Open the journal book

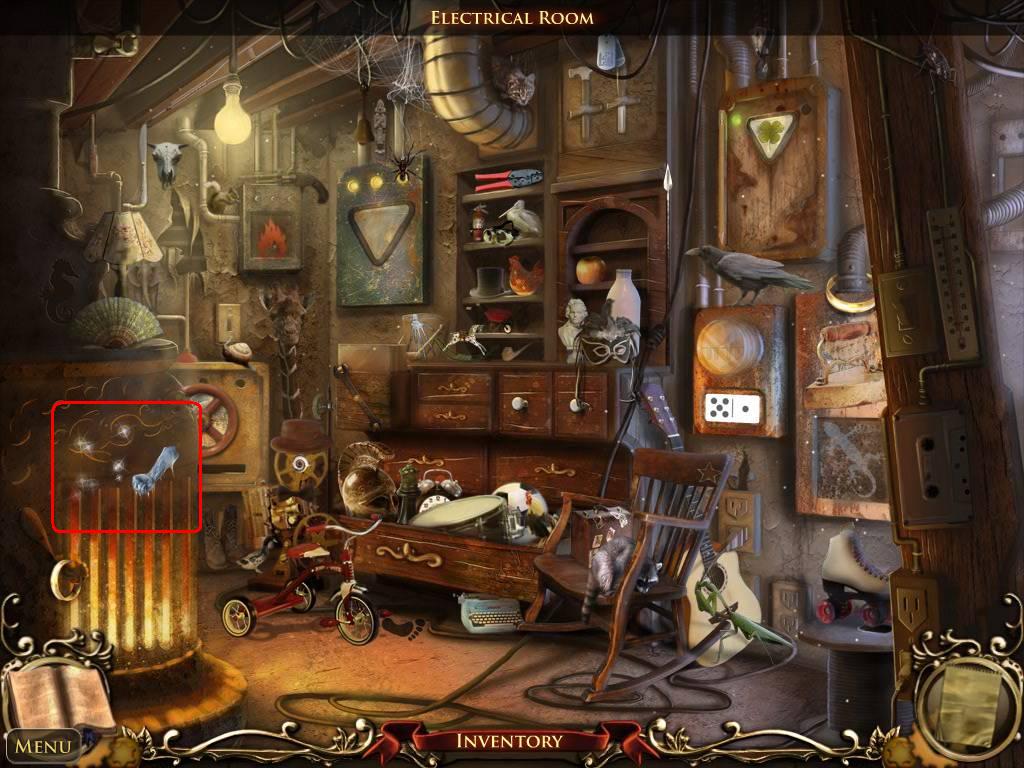58,695
